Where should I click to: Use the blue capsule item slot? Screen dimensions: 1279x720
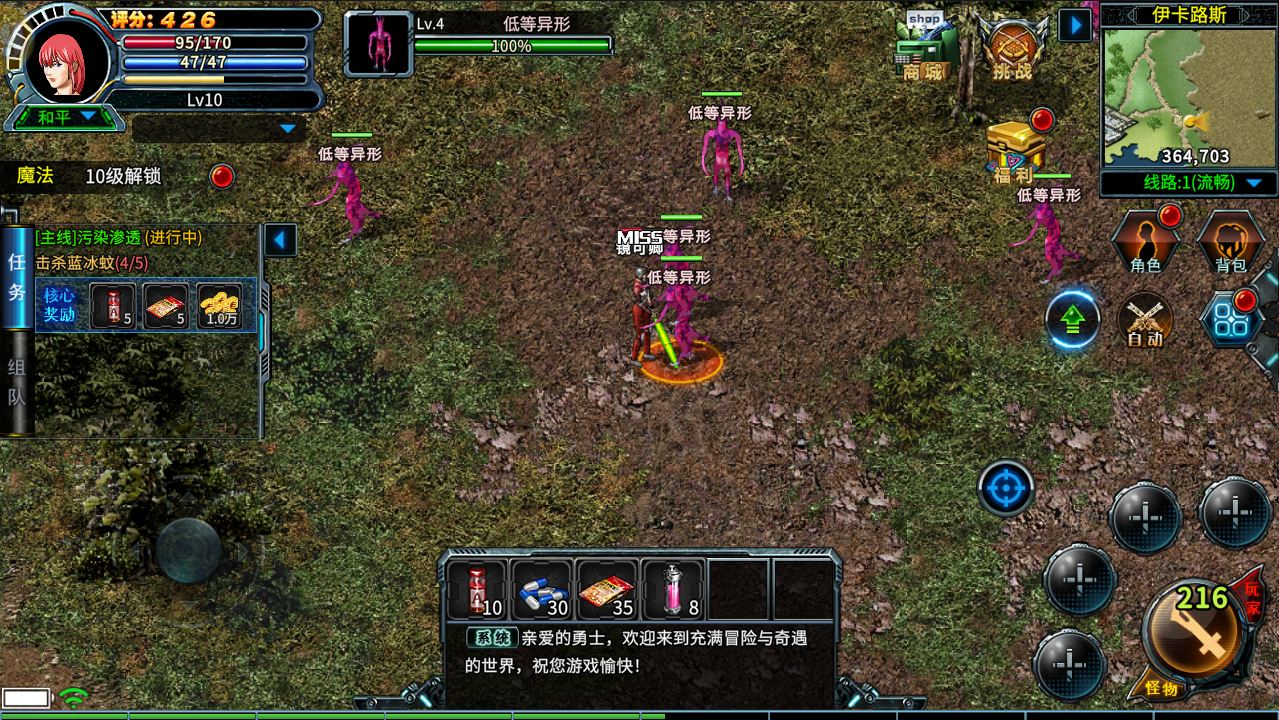coord(541,589)
